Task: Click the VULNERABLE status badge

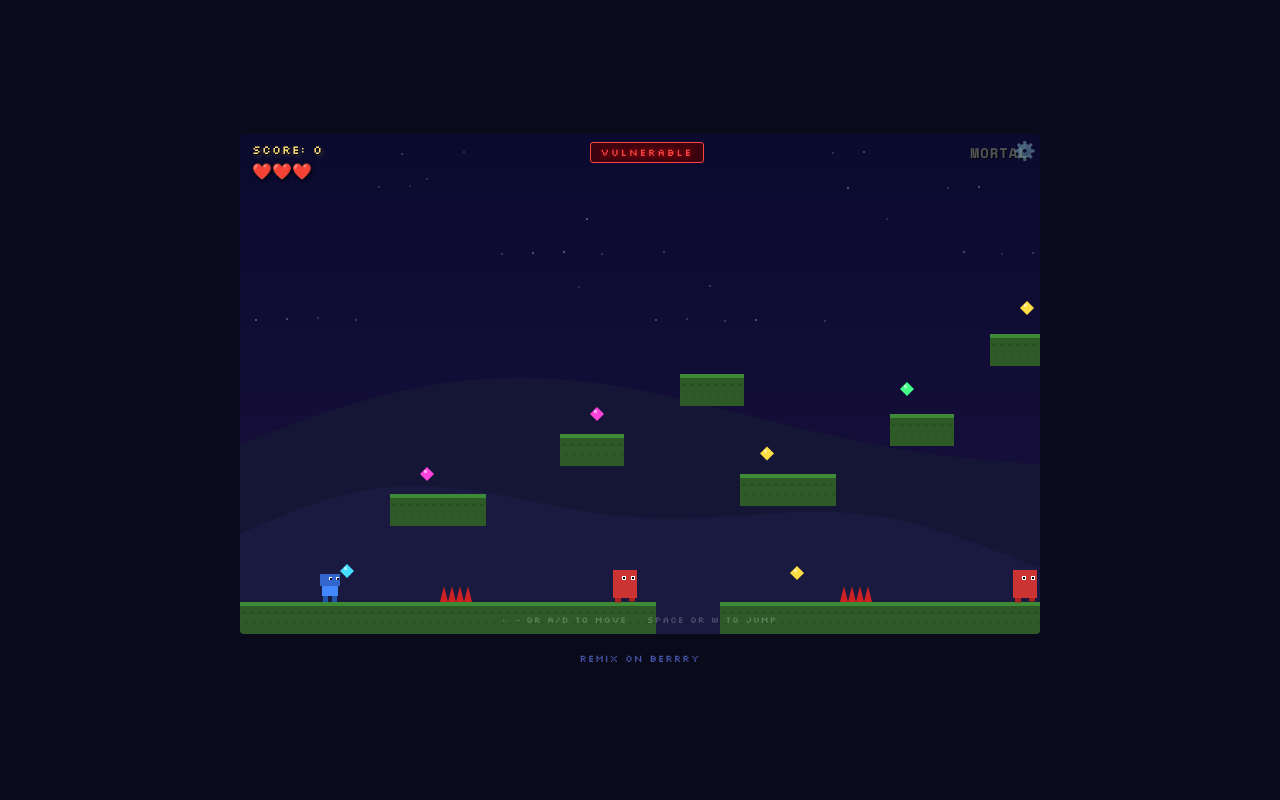Action: click(646, 152)
